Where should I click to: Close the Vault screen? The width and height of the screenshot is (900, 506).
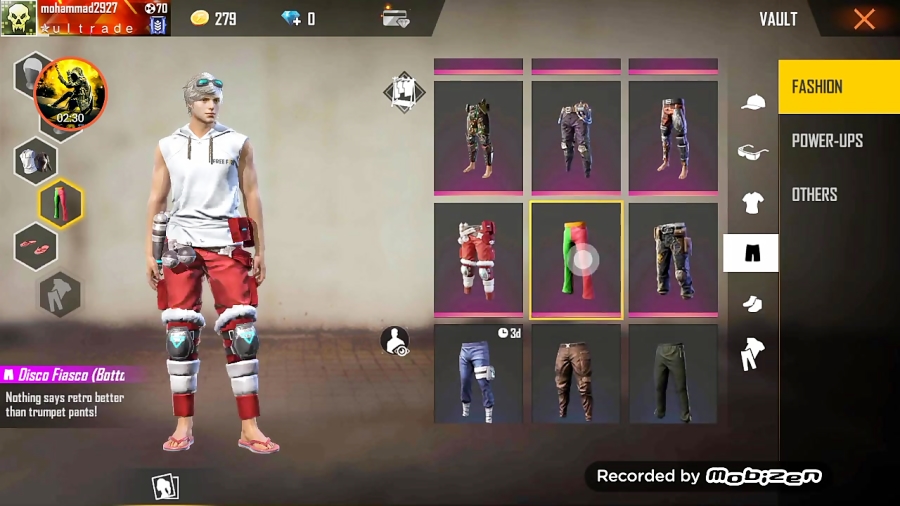point(864,19)
